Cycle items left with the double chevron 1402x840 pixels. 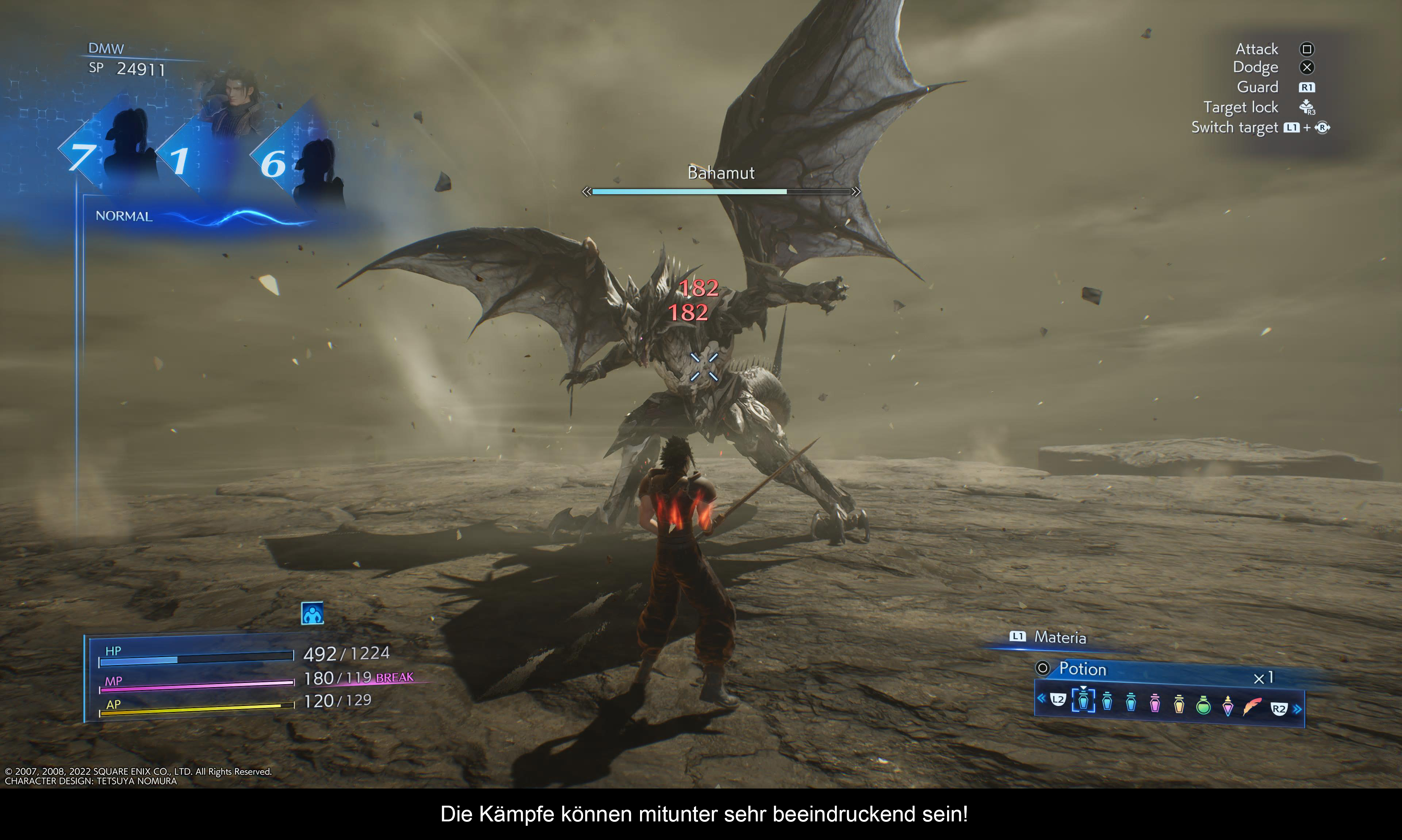coord(1041,698)
